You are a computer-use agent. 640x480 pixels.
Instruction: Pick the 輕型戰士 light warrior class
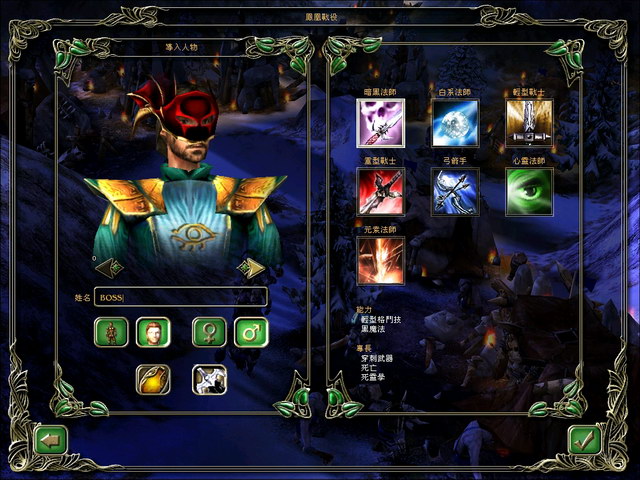(529, 123)
